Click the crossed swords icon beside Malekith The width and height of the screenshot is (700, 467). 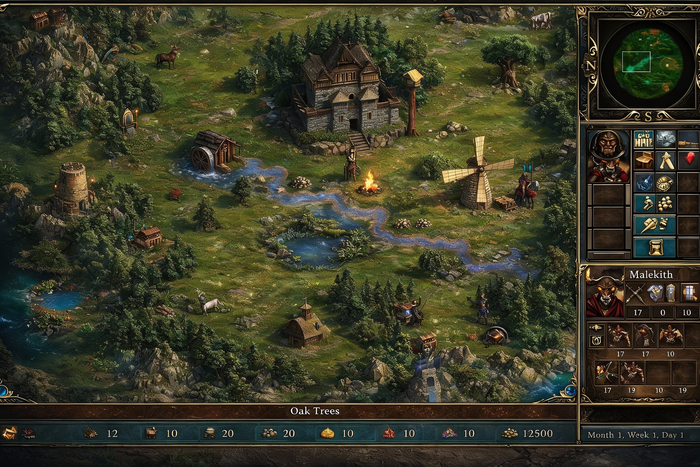point(636,292)
